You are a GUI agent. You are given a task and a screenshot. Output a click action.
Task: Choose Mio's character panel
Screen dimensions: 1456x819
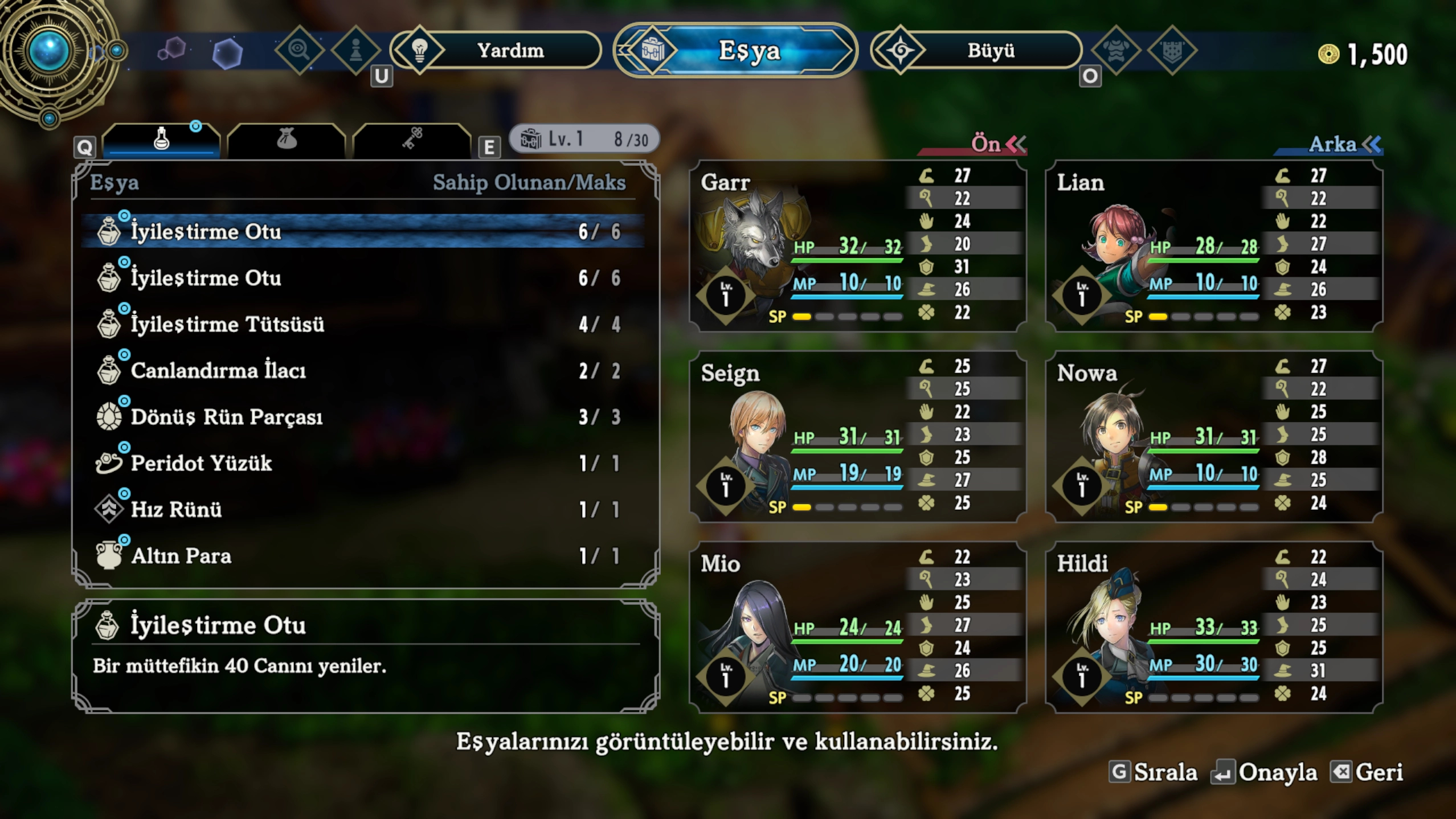tap(857, 627)
